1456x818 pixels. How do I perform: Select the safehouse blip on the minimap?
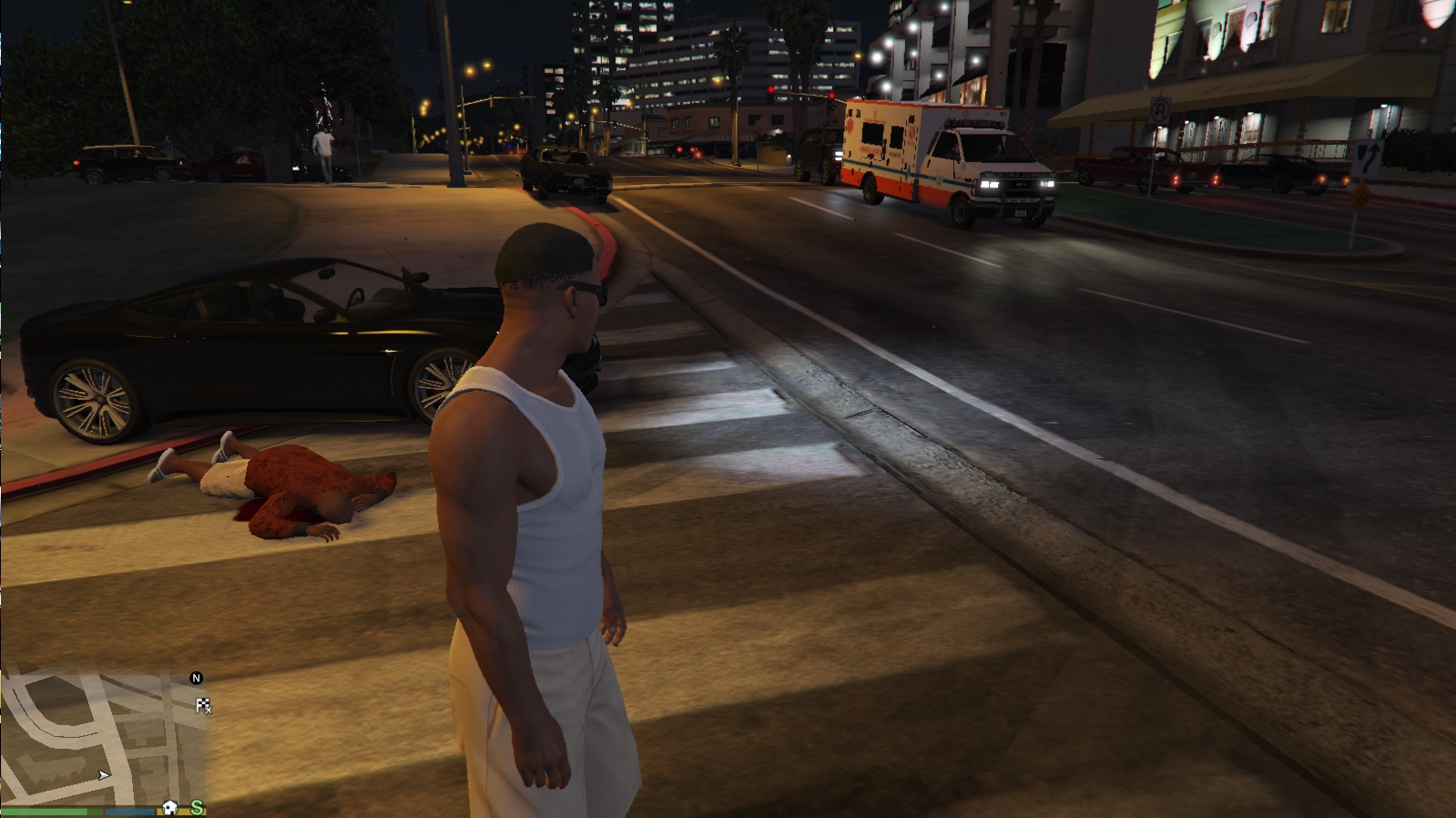pyautogui.click(x=169, y=807)
